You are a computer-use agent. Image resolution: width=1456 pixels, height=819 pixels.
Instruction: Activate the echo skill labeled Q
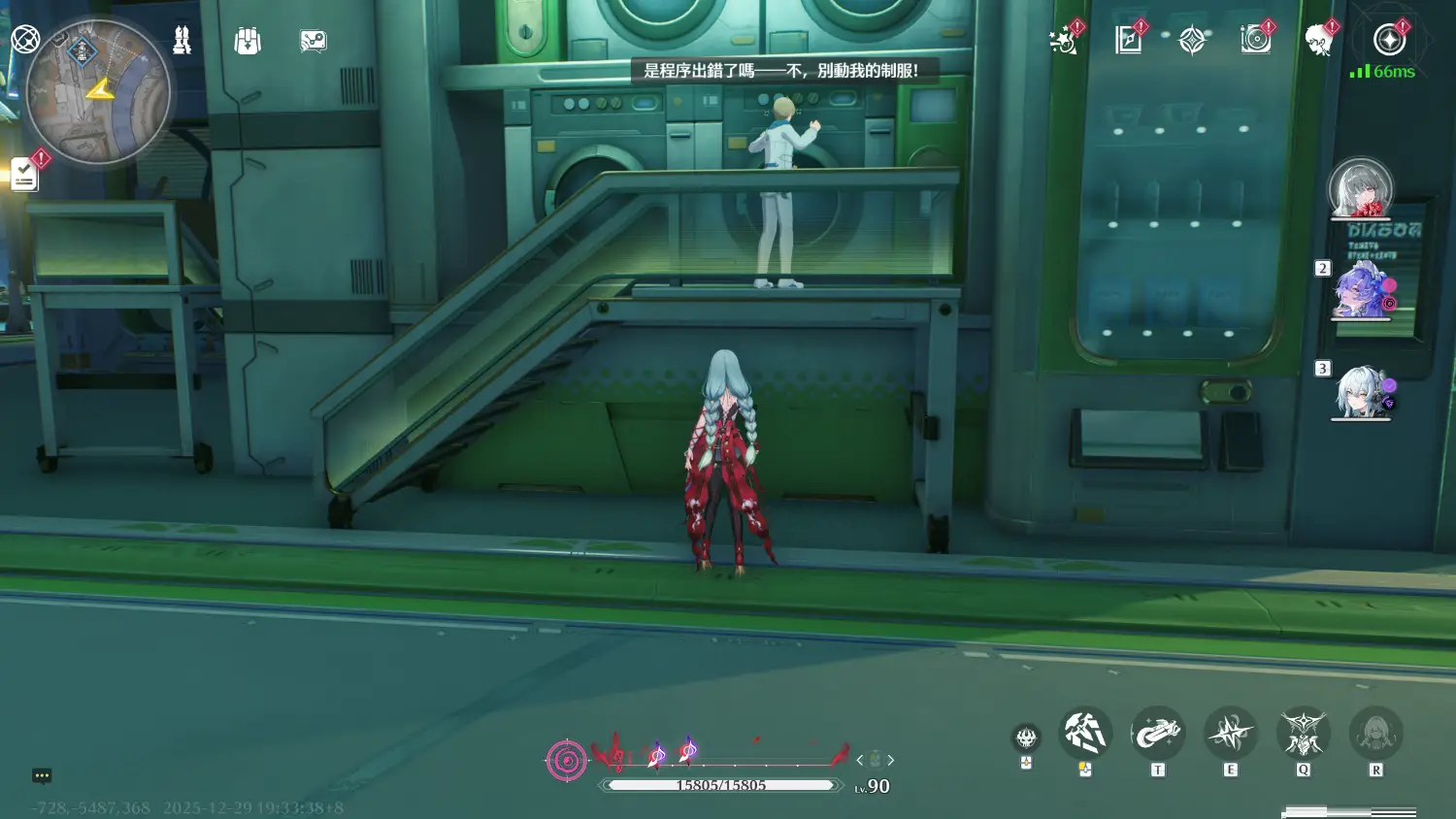[1303, 733]
